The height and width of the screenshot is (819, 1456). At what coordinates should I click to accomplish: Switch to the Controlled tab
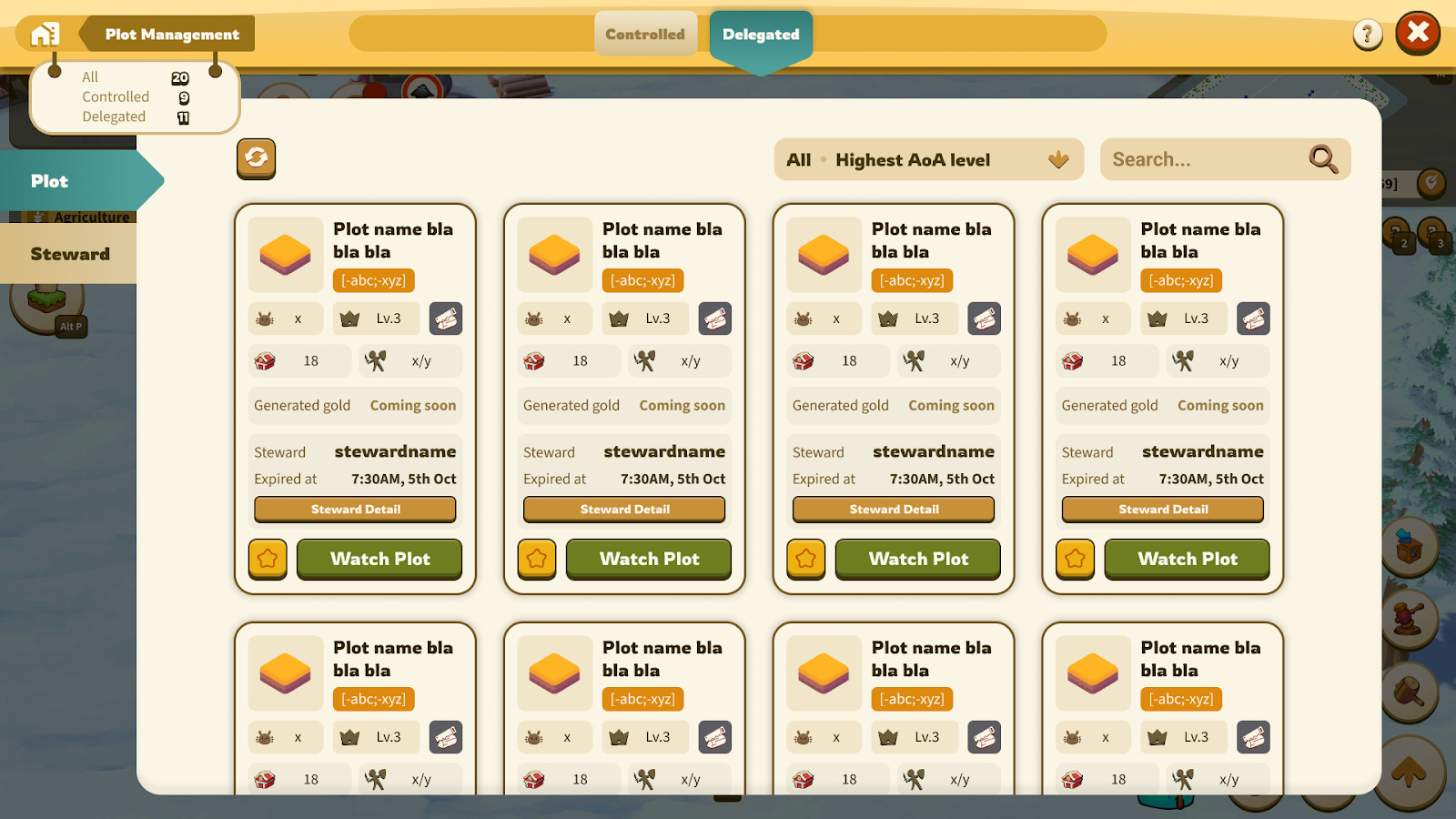(646, 34)
